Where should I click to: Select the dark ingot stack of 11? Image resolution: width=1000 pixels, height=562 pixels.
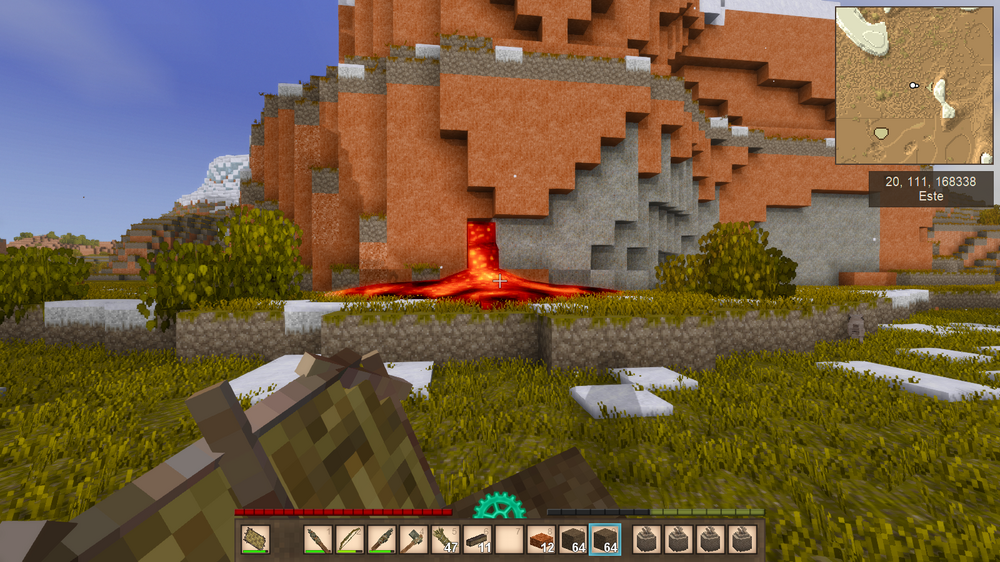[x=477, y=539]
